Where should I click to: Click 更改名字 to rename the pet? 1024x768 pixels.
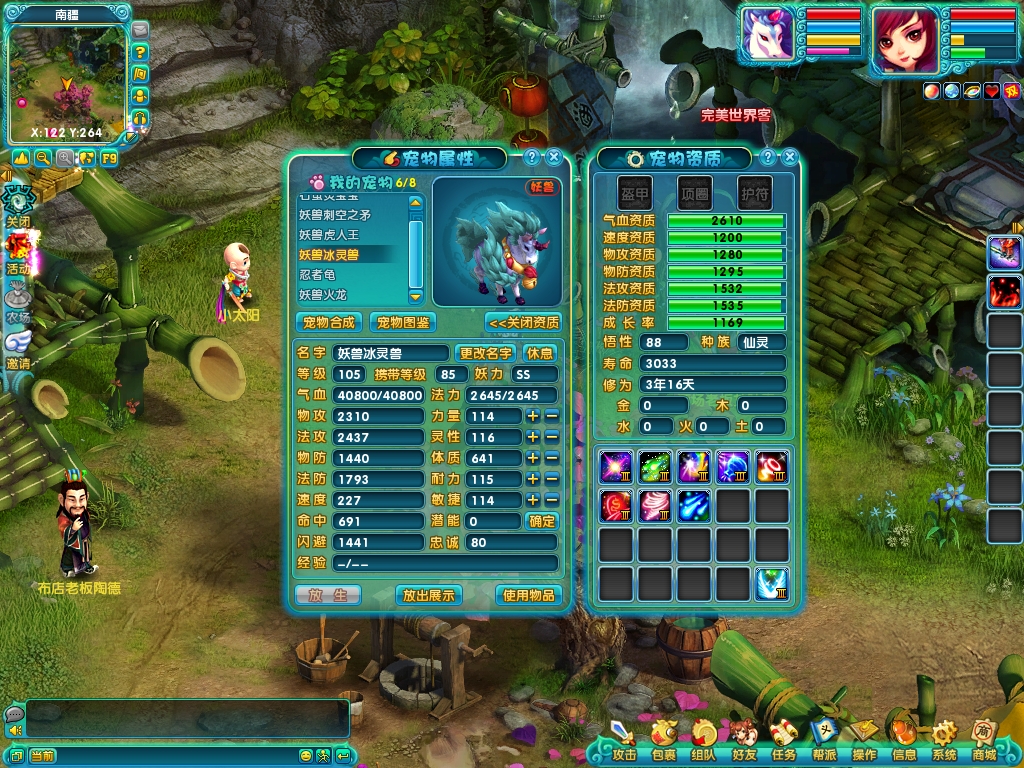tap(485, 353)
